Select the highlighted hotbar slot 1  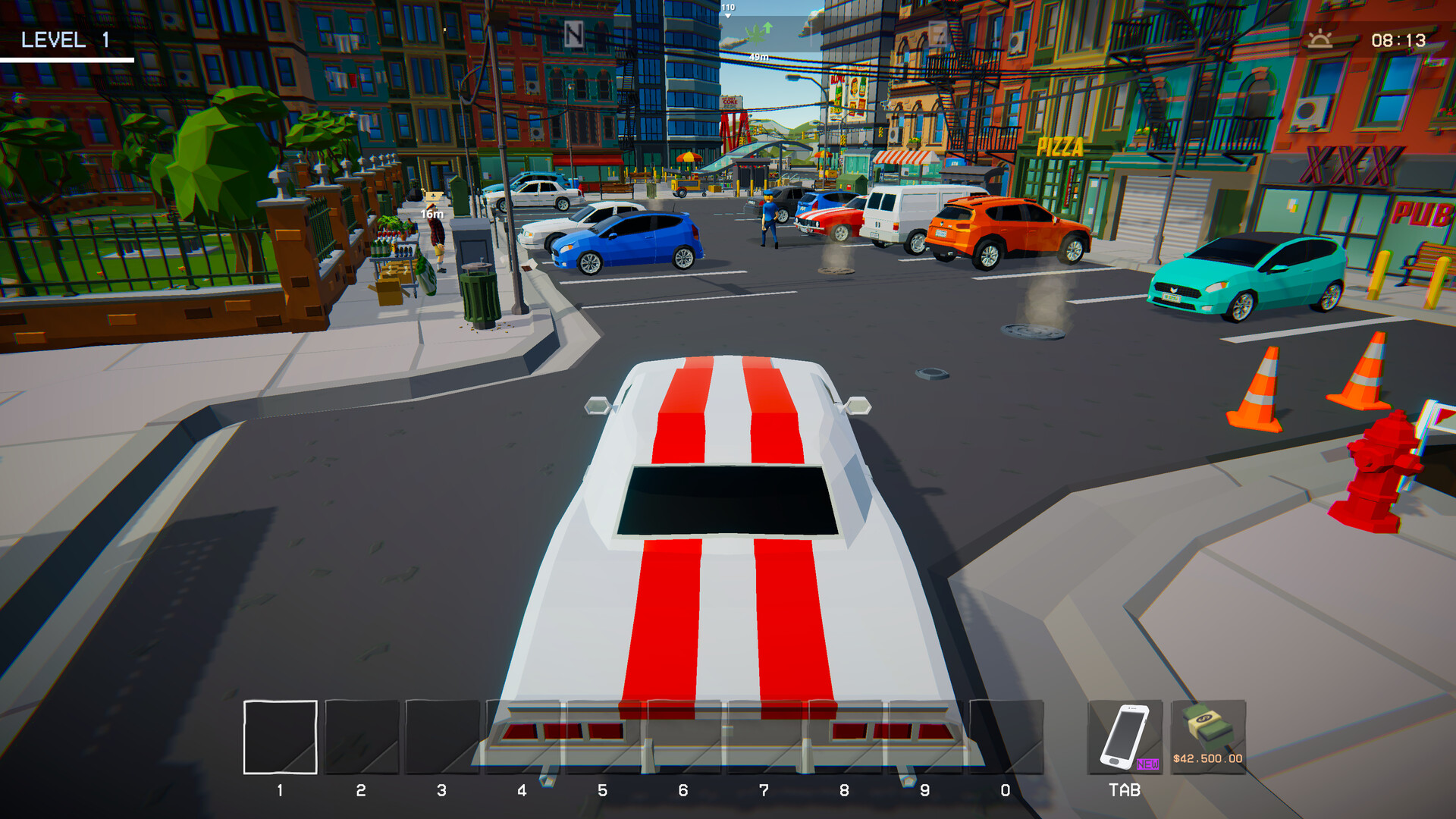tap(280, 737)
